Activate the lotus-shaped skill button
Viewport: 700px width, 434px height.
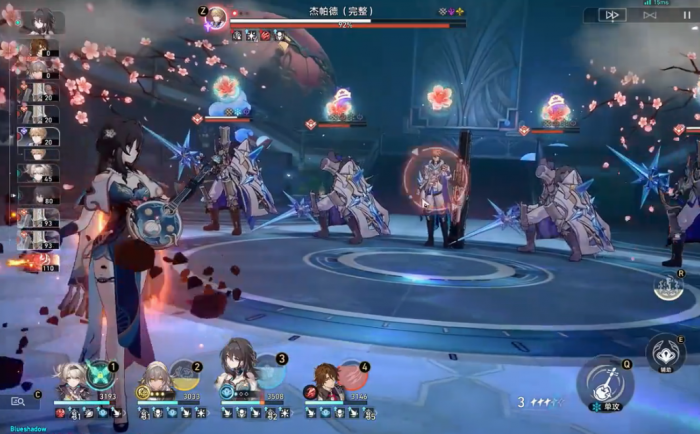[x=665, y=351]
